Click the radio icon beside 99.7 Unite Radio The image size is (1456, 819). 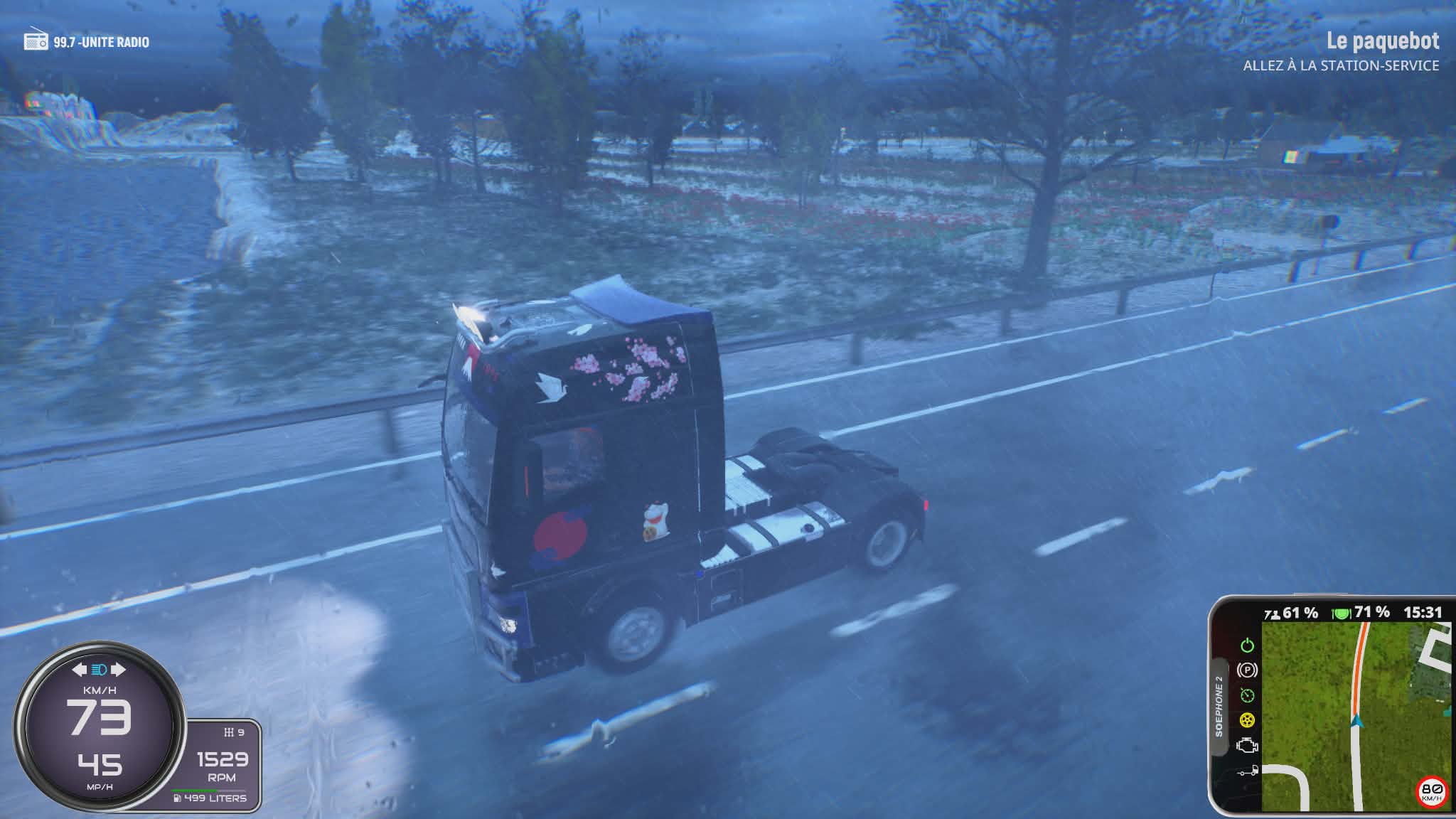[x=36, y=41]
